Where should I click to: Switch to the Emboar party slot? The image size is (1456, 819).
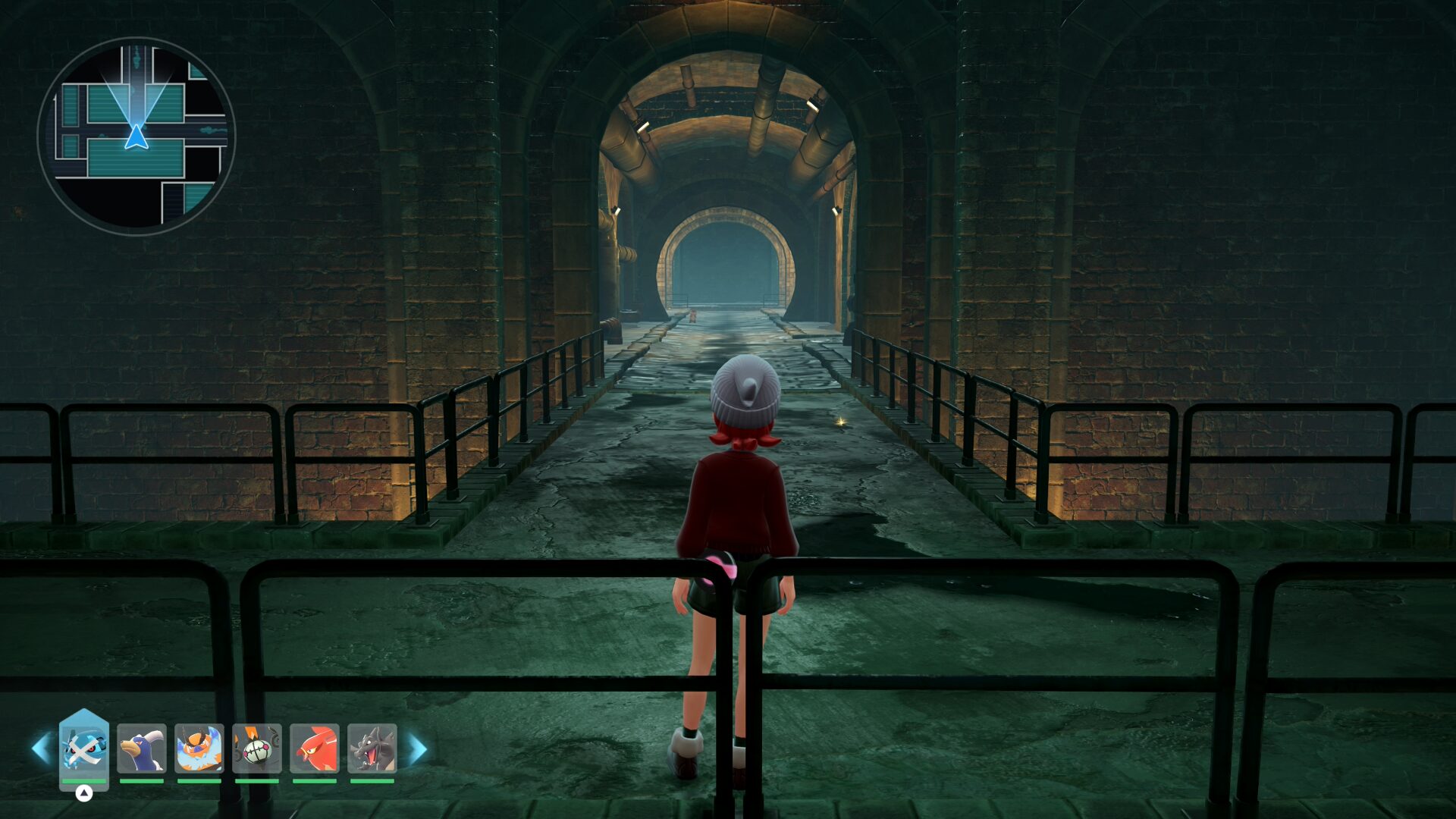click(199, 748)
